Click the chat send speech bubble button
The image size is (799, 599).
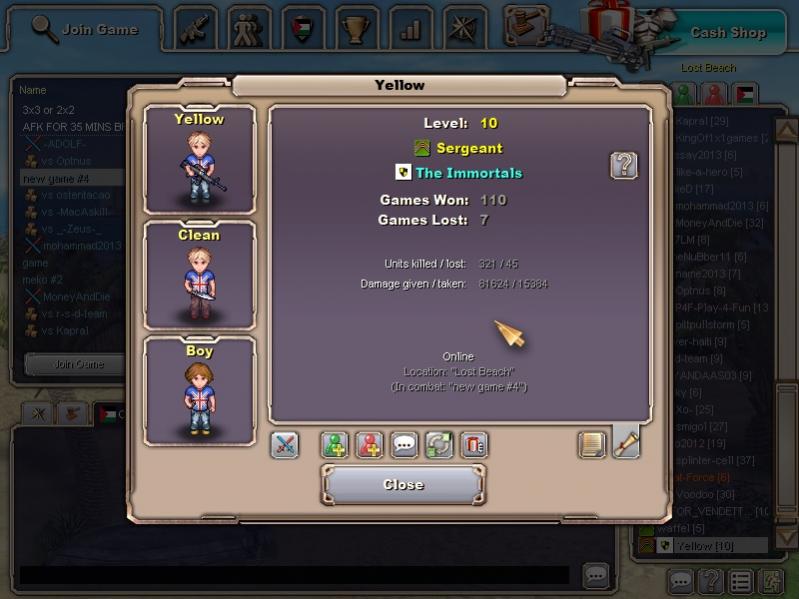(596, 575)
